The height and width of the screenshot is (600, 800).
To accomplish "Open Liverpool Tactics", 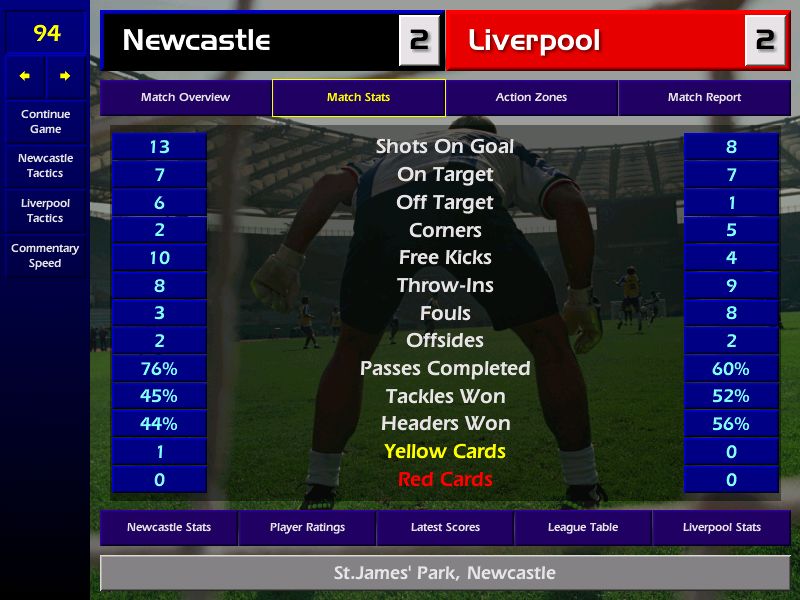I will pos(45,210).
